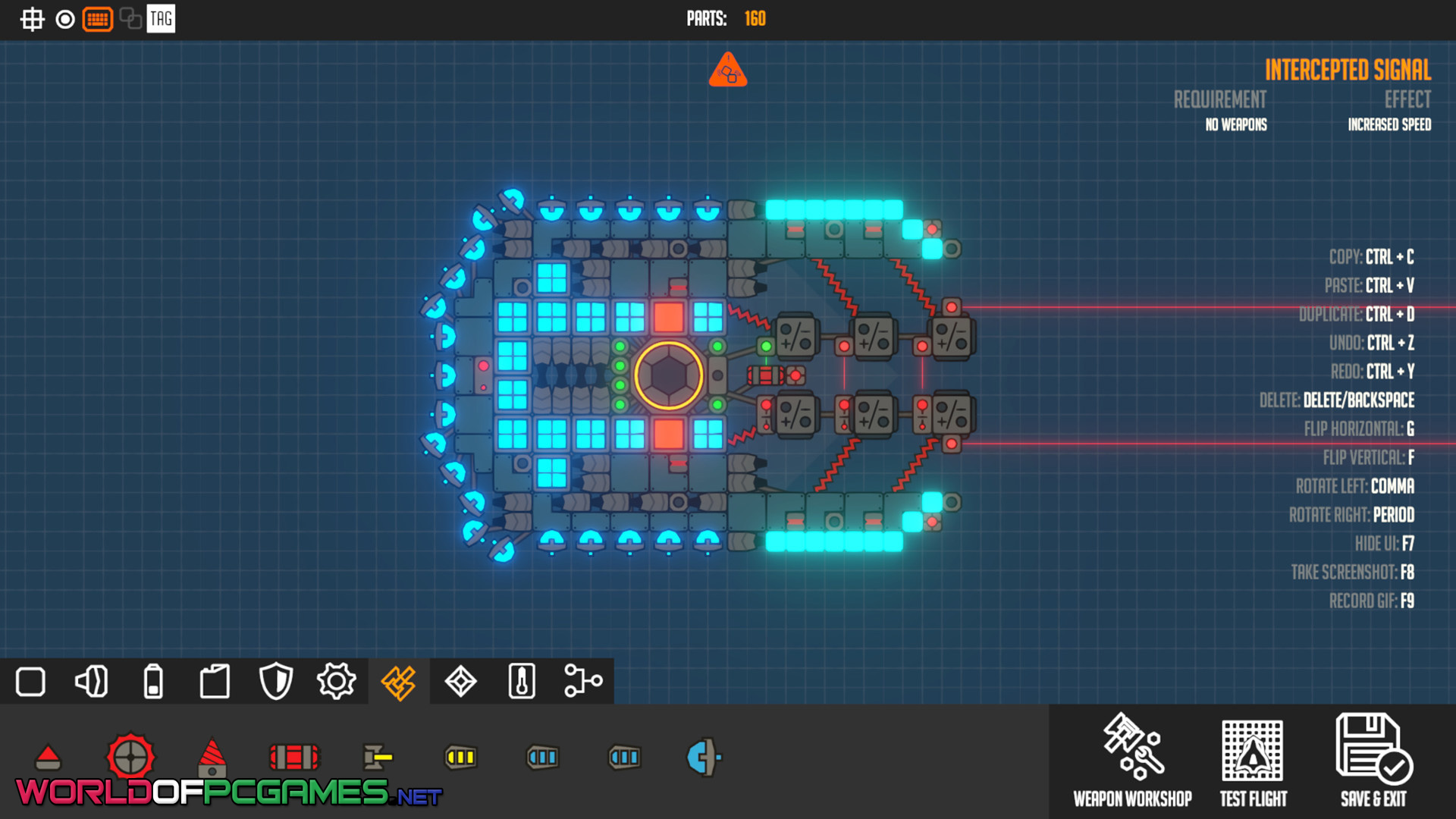Open the thermometer parts category
The width and height of the screenshot is (1456, 819).
[522, 681]
